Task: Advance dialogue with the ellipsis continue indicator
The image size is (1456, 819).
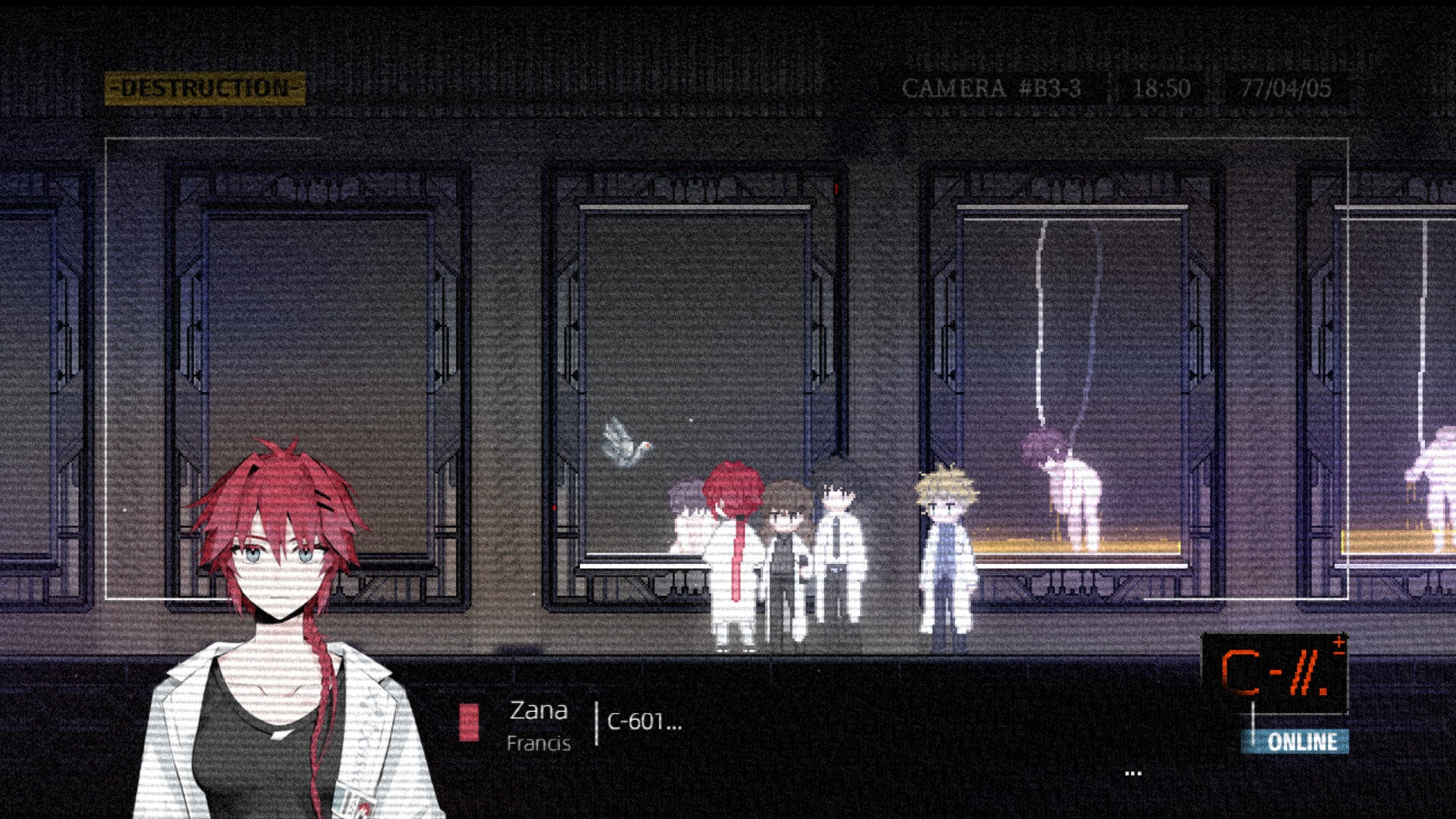Action: 1133,773
